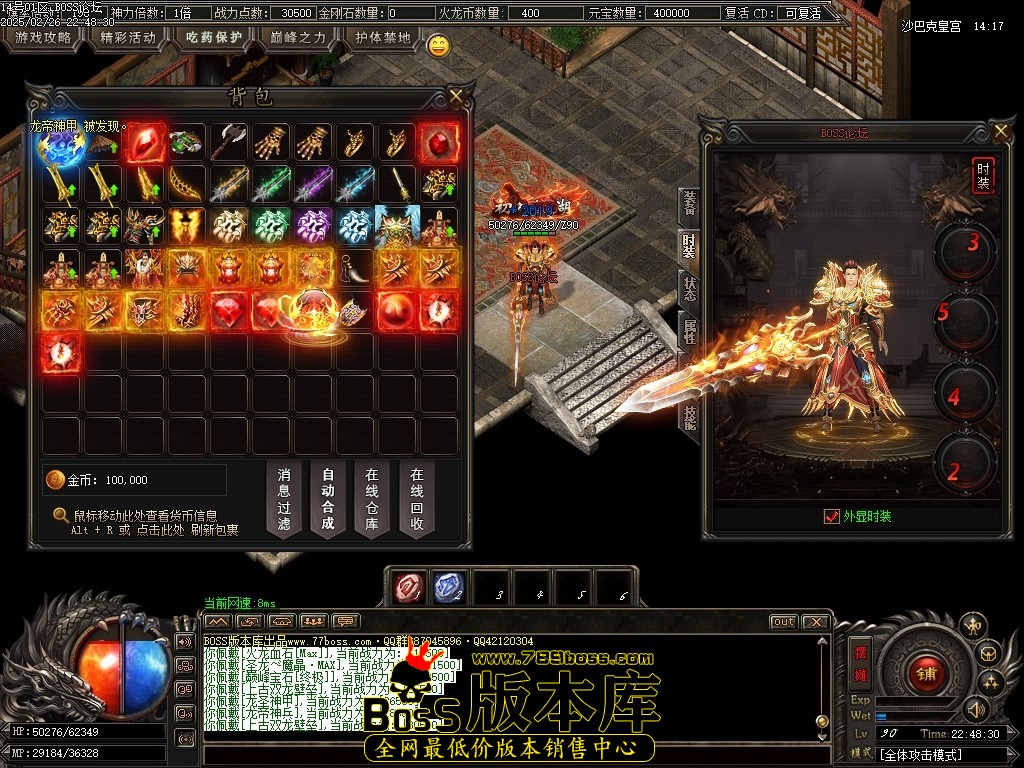
Task: Select the purple glowing fist item
Action: pyautogui.click(x=313, y=226)
